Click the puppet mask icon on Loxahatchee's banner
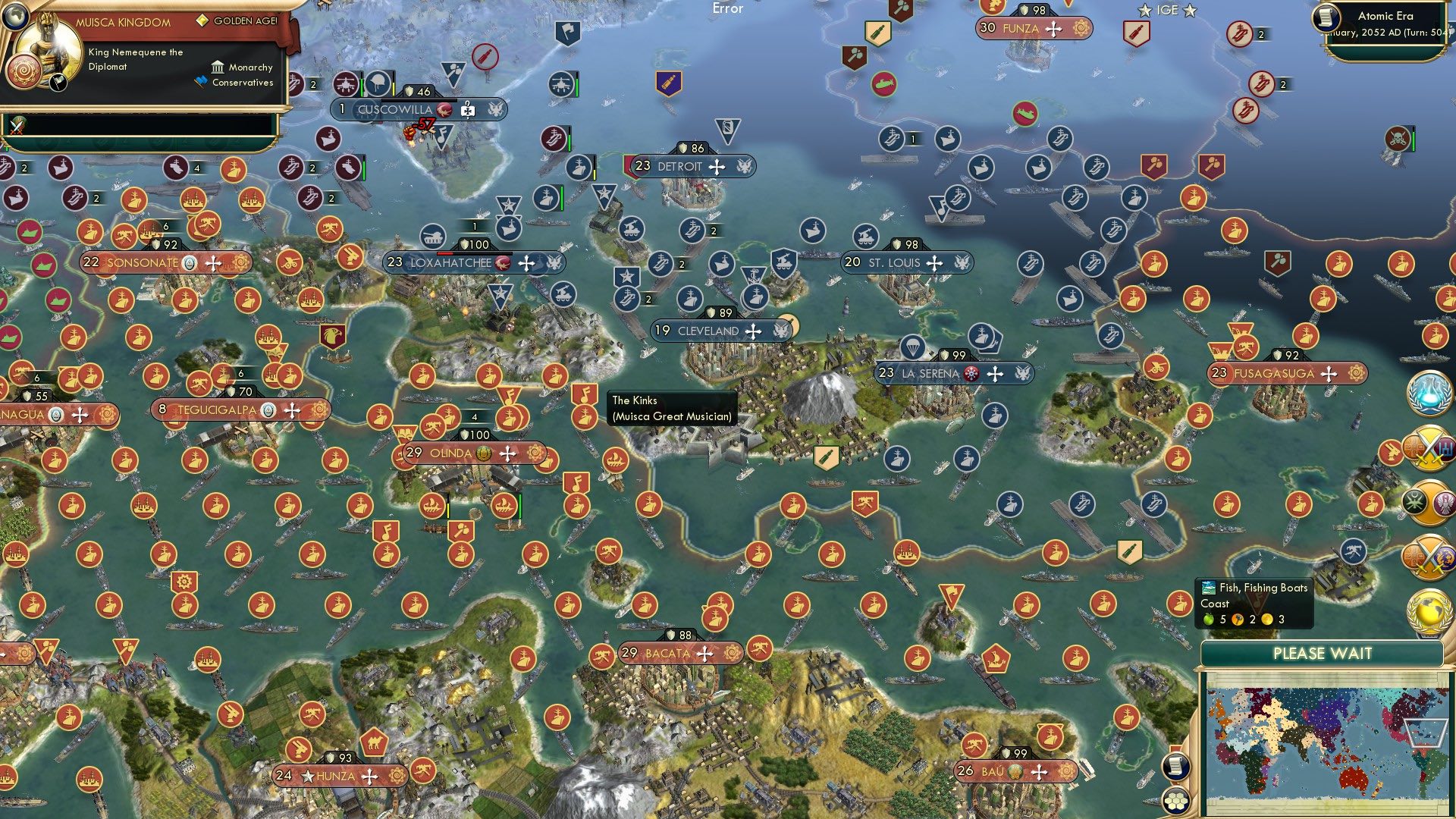This screenshot has width=1456, height=819. coord(500,263)
